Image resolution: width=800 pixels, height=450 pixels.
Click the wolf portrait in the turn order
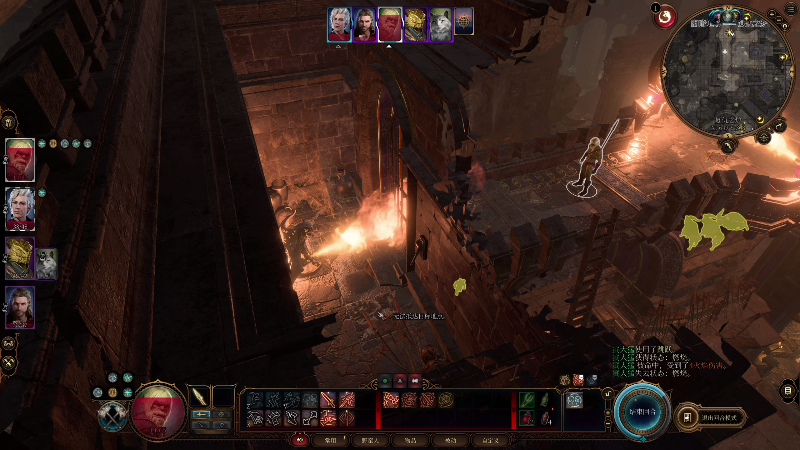point(440,24)
